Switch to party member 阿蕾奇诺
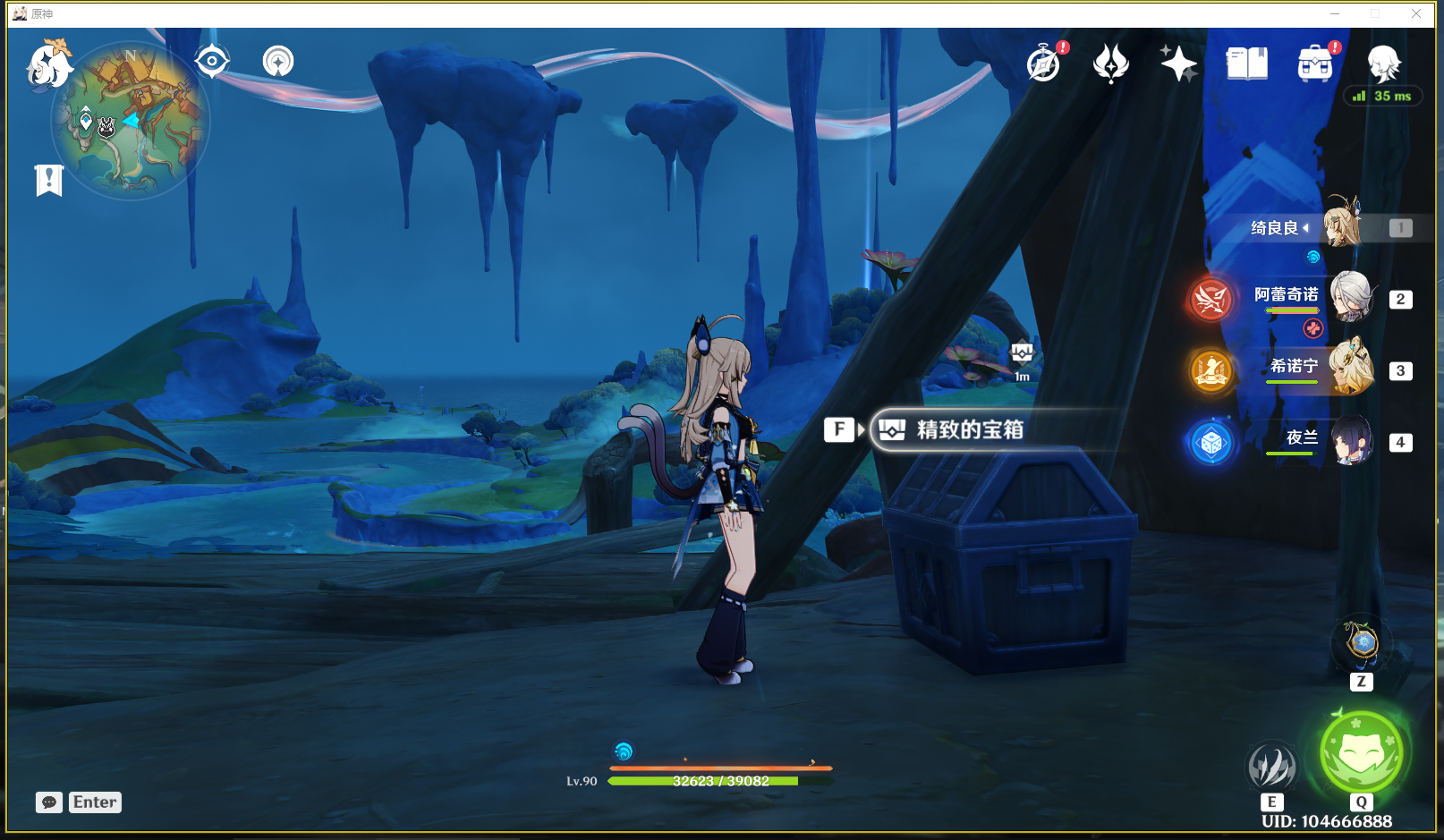Image resolution: width=1444 pixels, height=840 pixels. point(1350,298)
